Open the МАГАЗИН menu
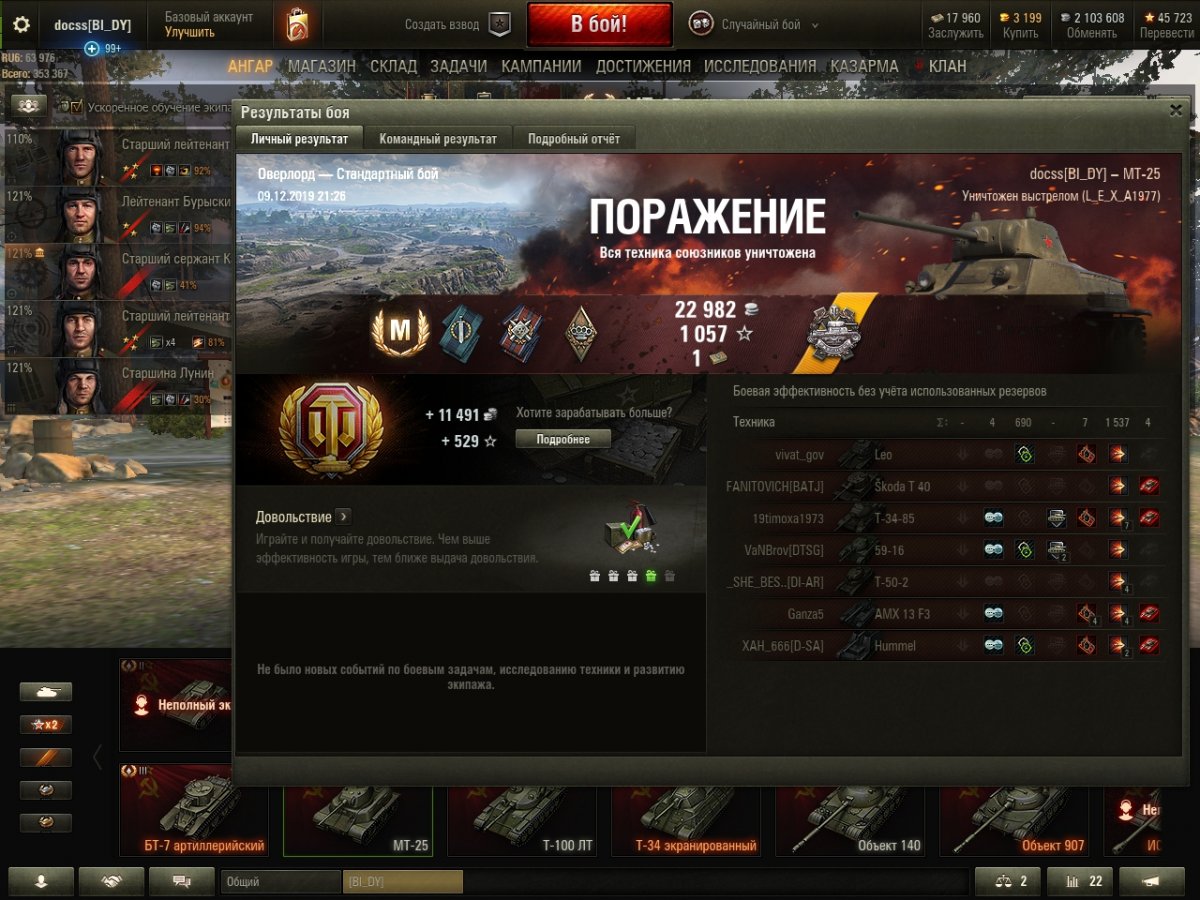The image size is (1200, 900). click(x=322, y=67)
